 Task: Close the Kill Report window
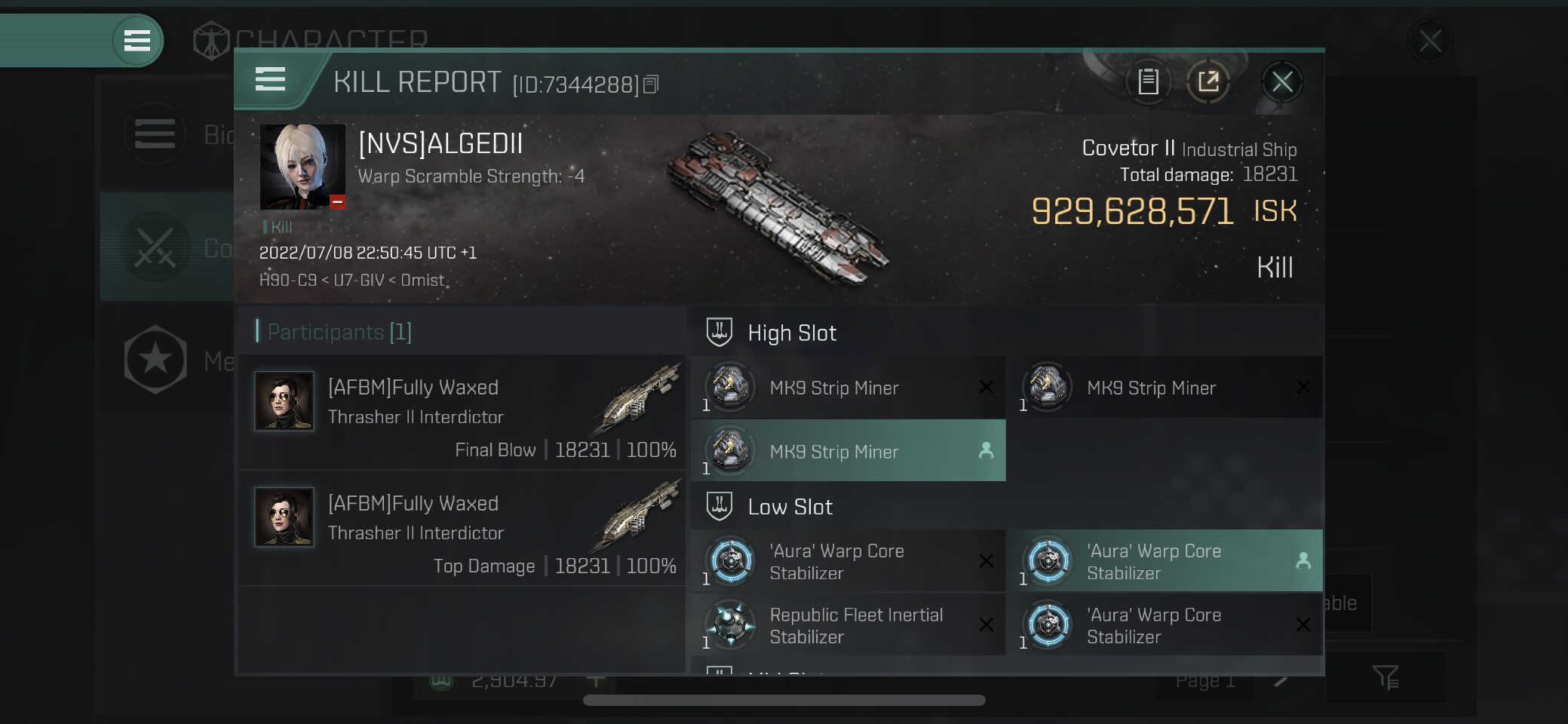[1281, 81]
